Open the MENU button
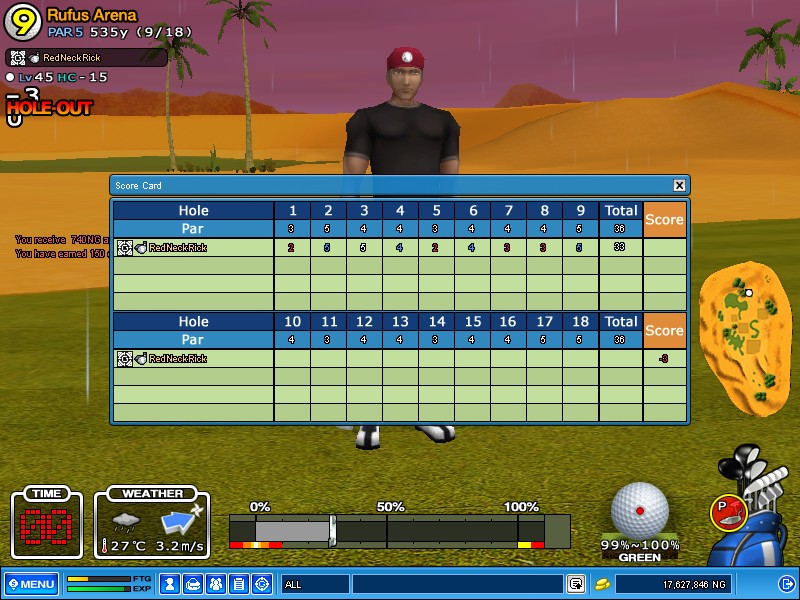Screen dimensions: 800x600 [31, 583]
